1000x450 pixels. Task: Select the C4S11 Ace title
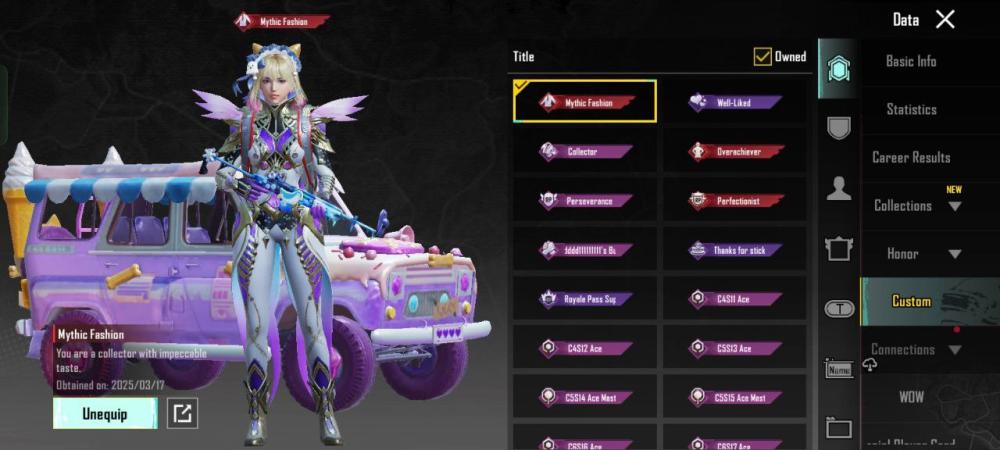point(735,298)
